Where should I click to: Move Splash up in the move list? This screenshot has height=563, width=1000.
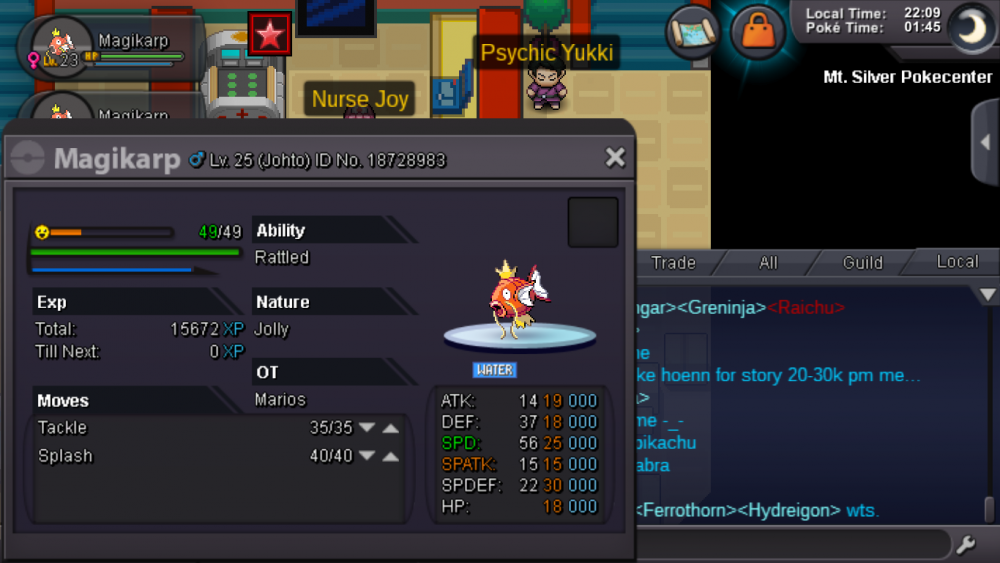click(x=390, y=456)
